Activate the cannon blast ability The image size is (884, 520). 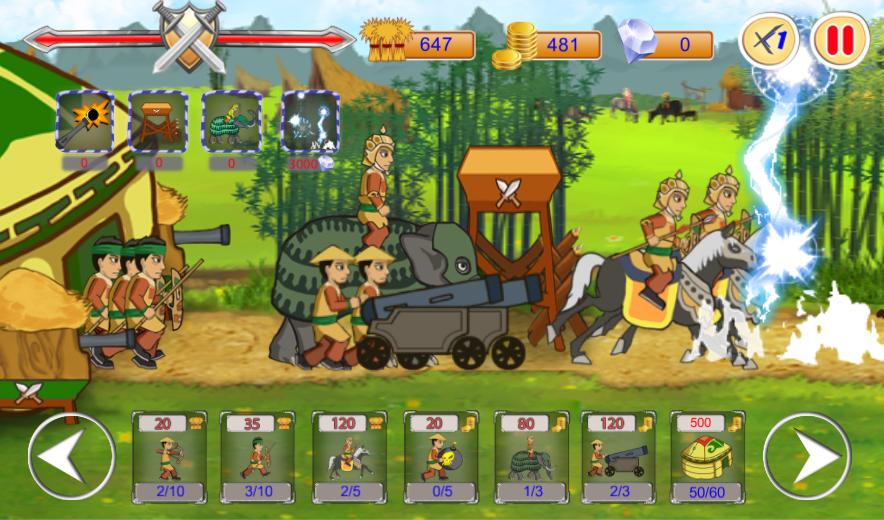point(85,121)
